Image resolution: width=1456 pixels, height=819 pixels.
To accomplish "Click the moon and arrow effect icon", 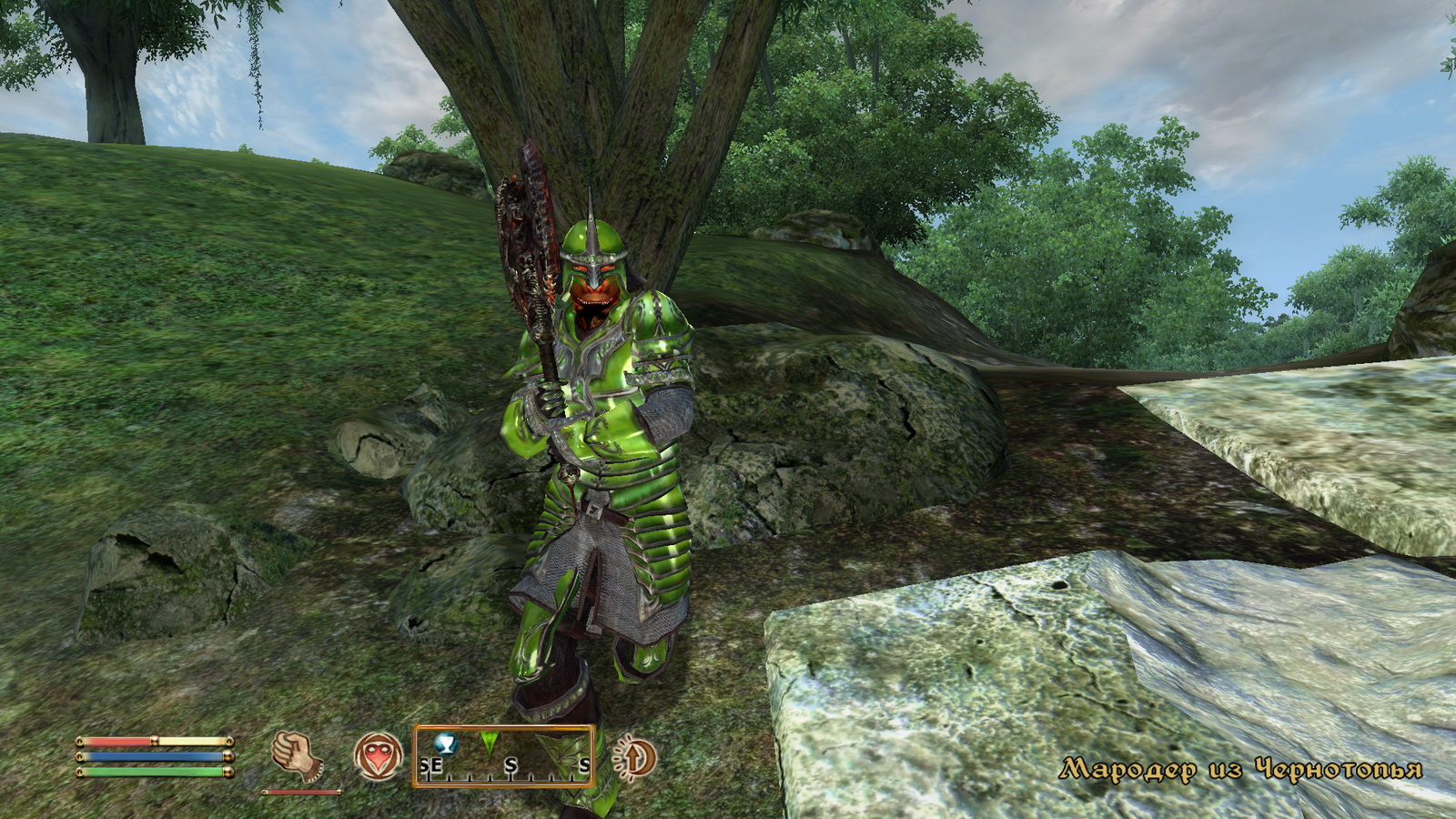I will (x=635, y=757).
